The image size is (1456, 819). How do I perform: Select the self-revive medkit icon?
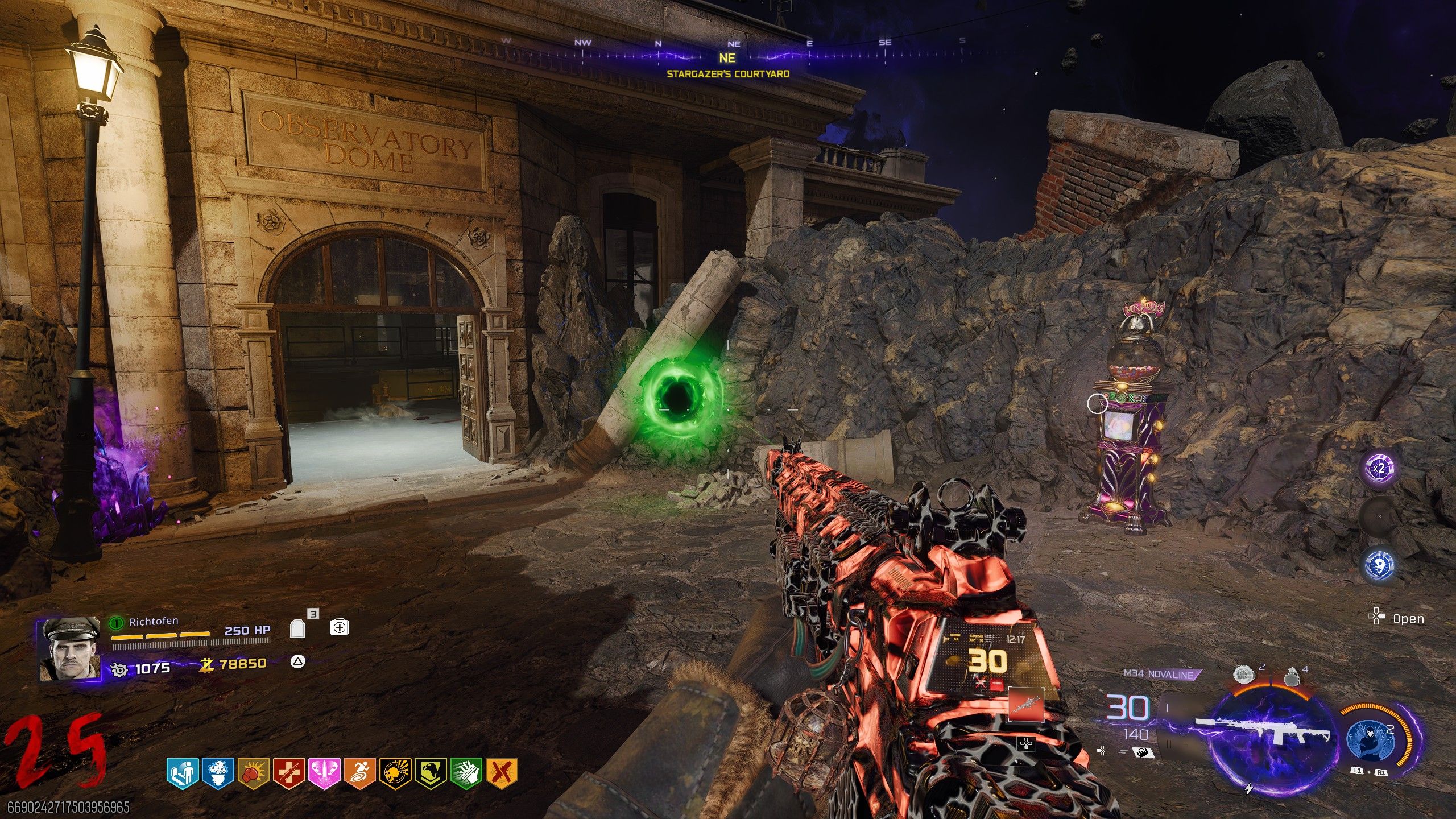[x=340, y=627]
